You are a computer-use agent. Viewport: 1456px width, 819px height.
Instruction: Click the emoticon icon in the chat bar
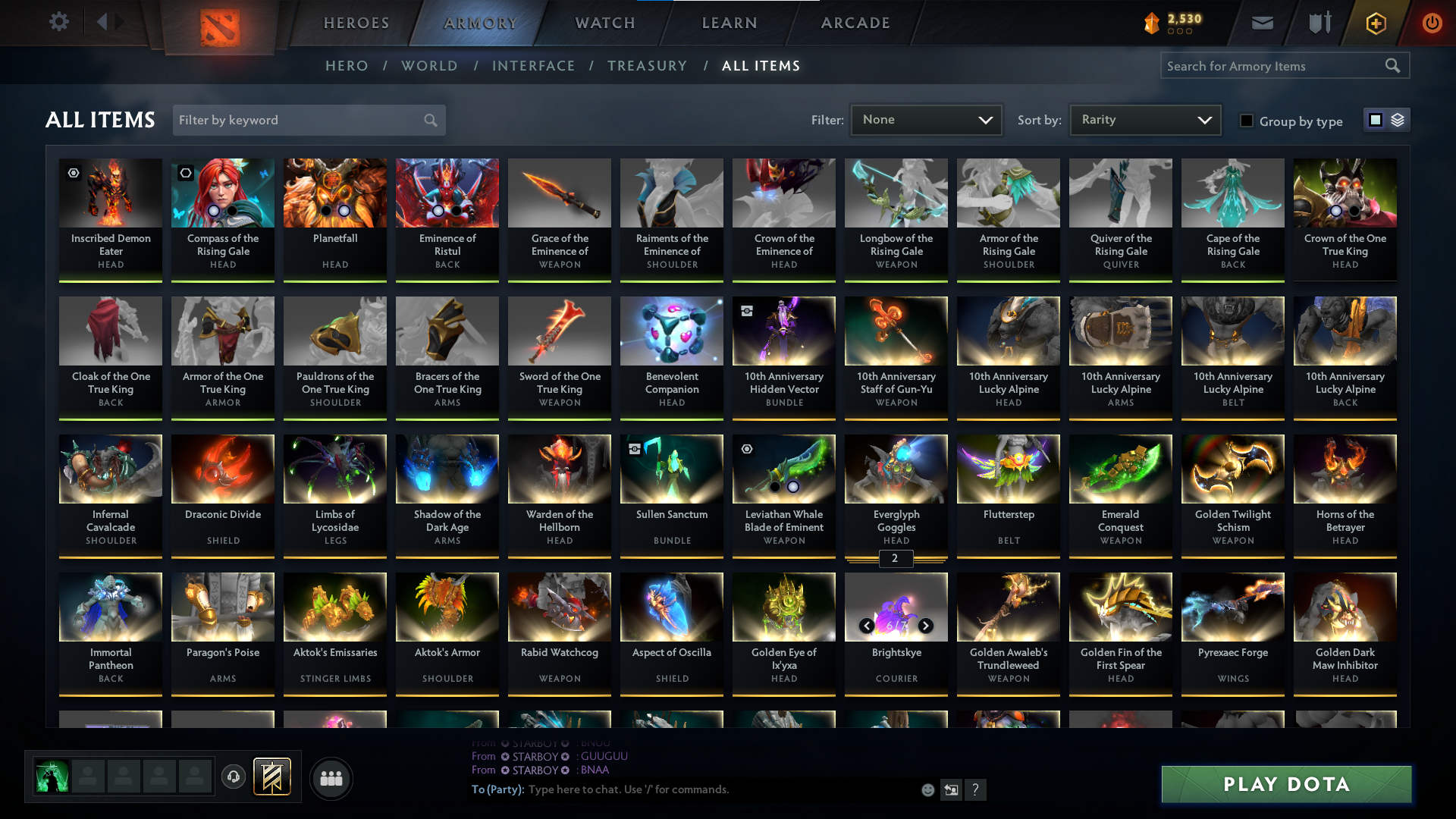click(x=927, y=789)
